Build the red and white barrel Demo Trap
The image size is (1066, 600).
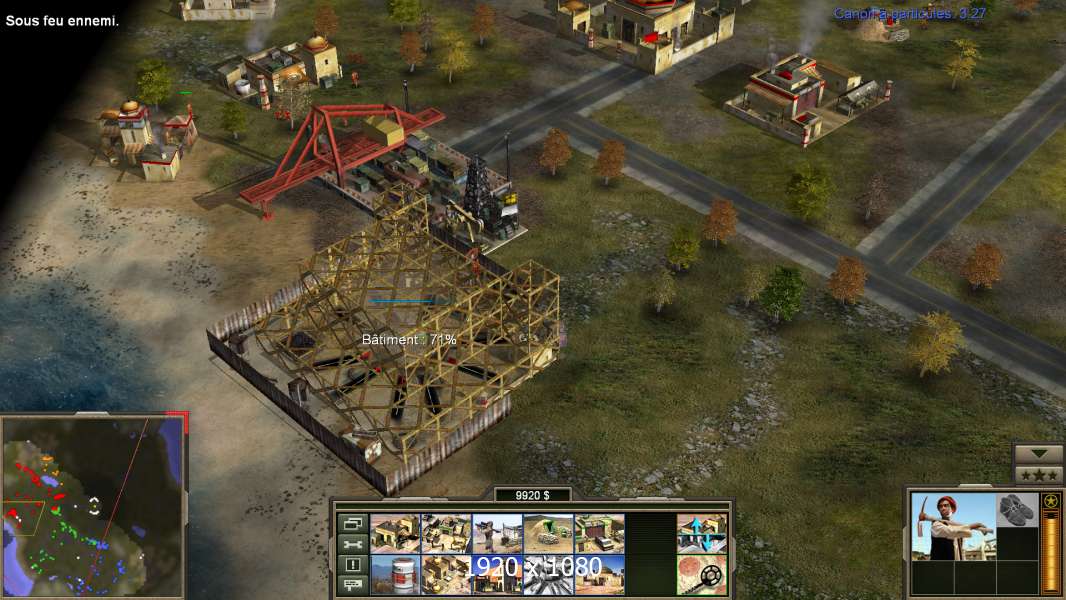coord(395,574)
